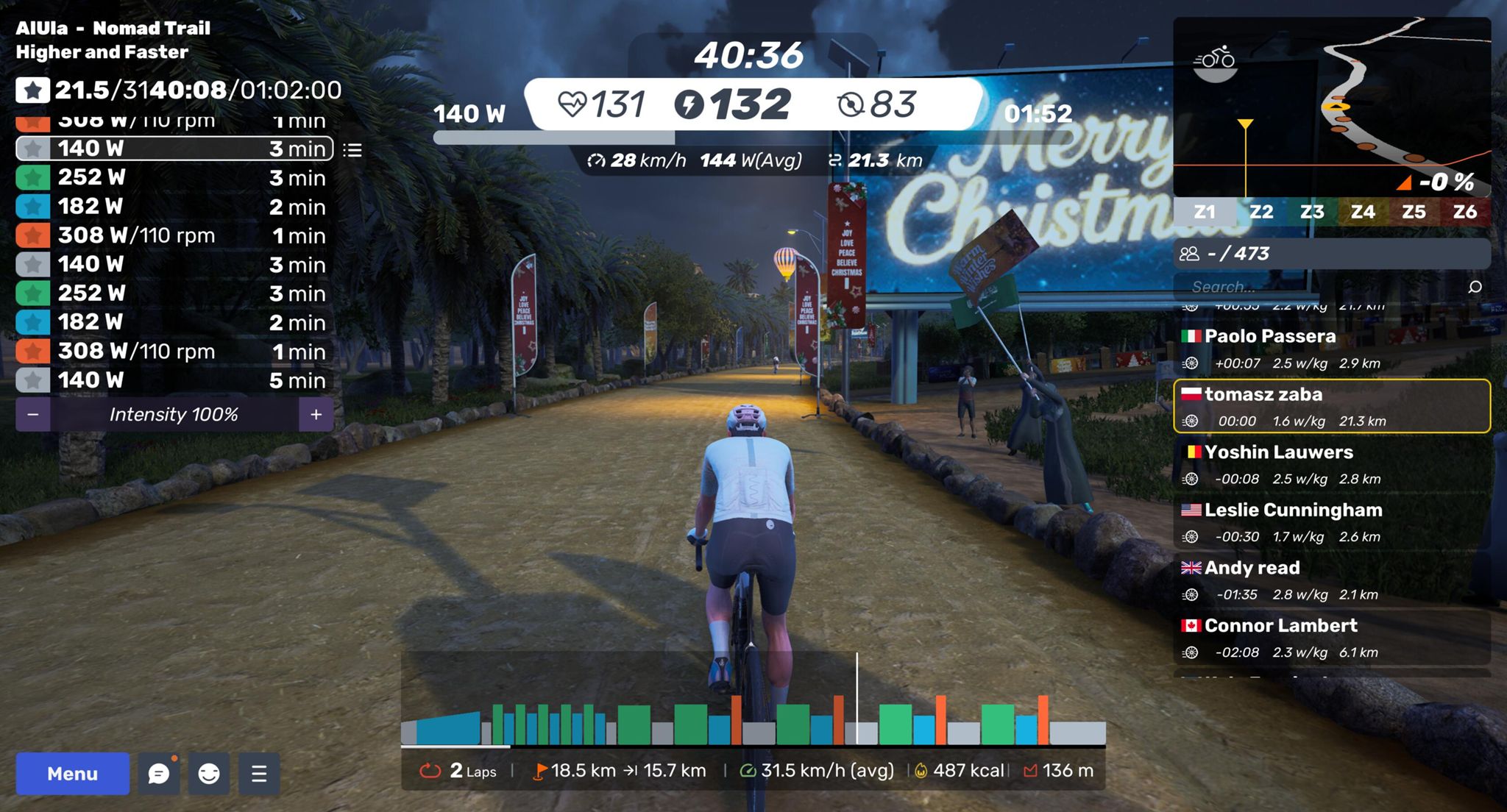Screen dimensions: 1507x812
Task: Pick Connor Lambert from the rider list
Action: pos(1332,638)
